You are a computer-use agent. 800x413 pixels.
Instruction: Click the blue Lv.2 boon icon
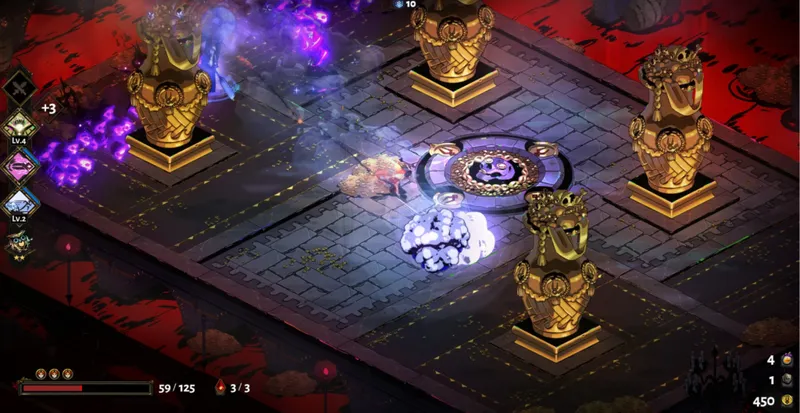point(20,201)
